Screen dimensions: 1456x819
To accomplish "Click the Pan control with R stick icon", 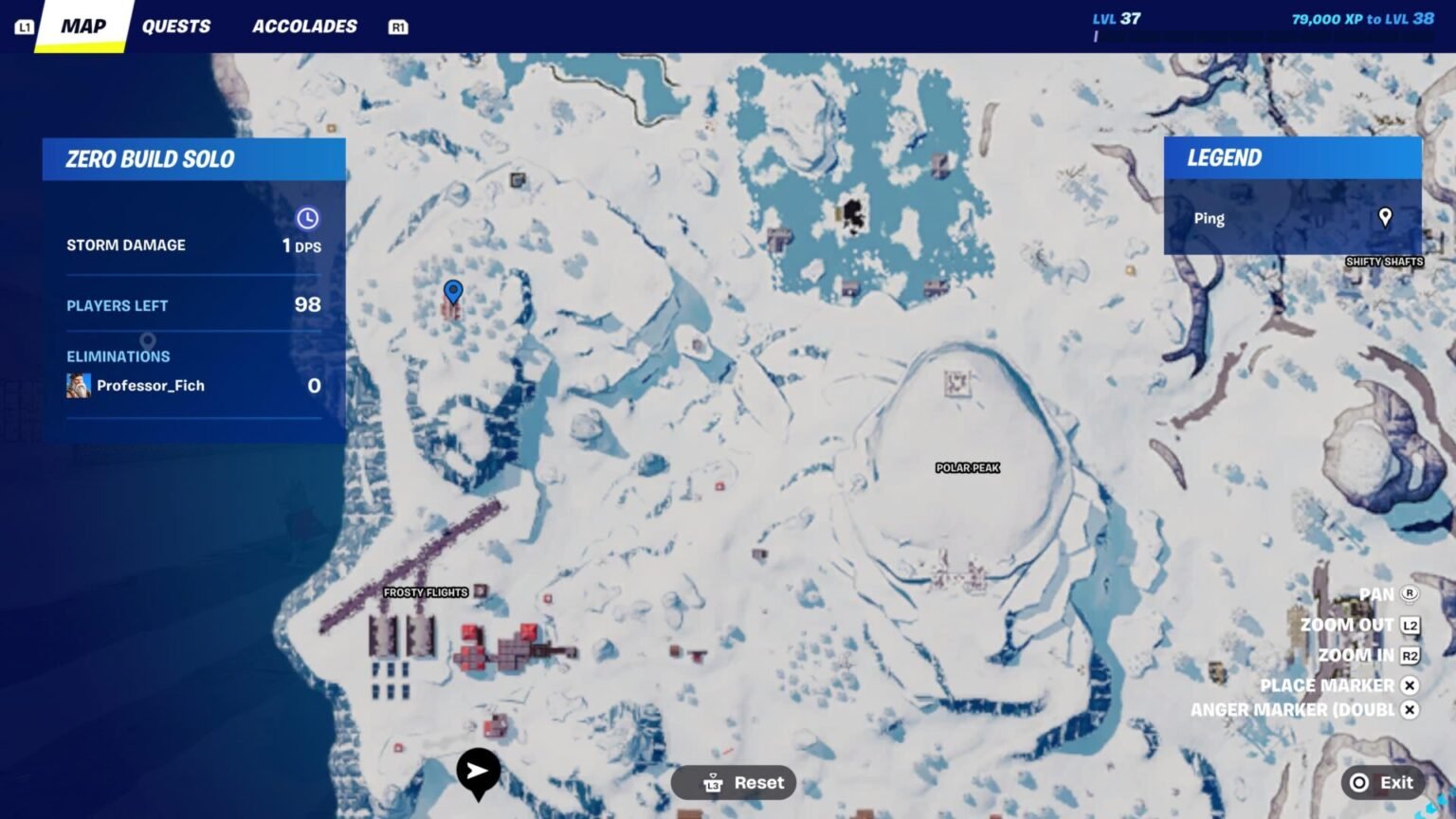I will (x=1410, y=593).
